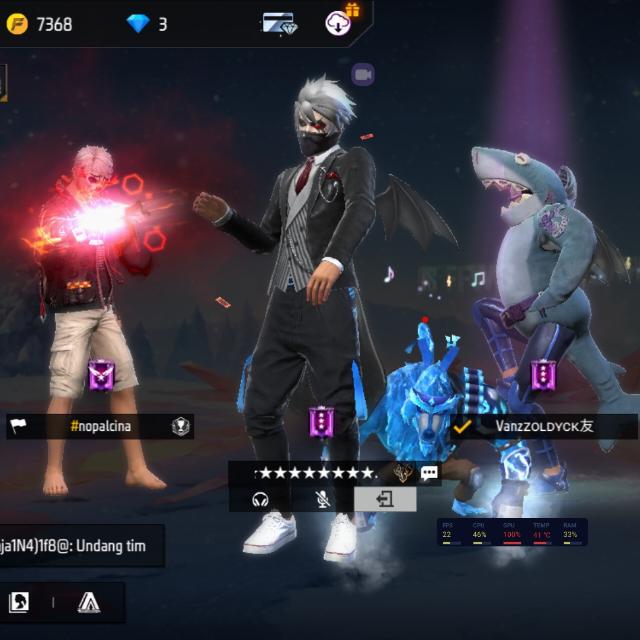
Task: Open the triangle emblem icon
Action: pos(89,602)
